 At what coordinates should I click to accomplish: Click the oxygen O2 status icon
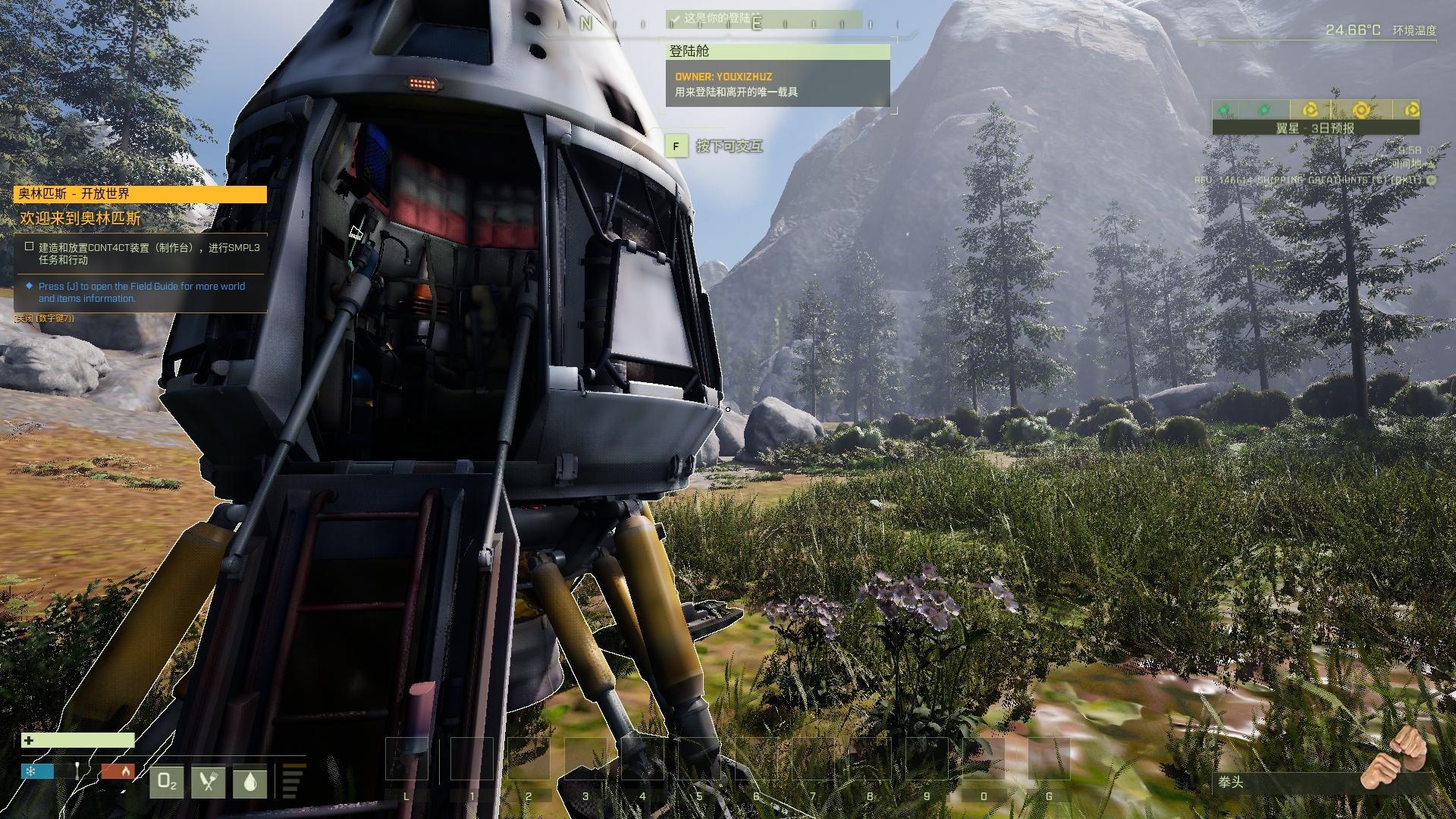(167, 782)
